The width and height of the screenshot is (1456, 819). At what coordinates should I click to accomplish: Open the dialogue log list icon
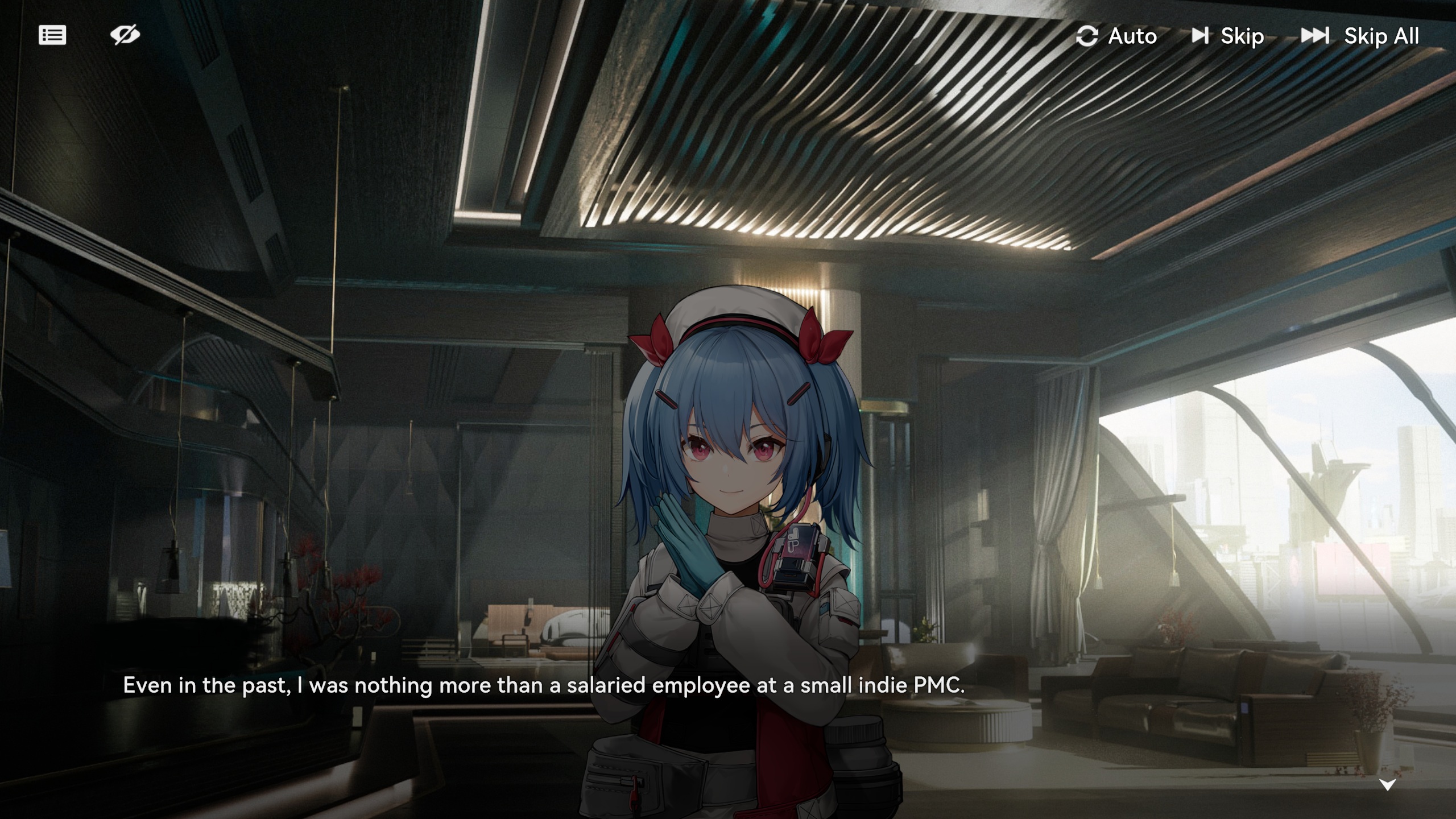(52, 35)
